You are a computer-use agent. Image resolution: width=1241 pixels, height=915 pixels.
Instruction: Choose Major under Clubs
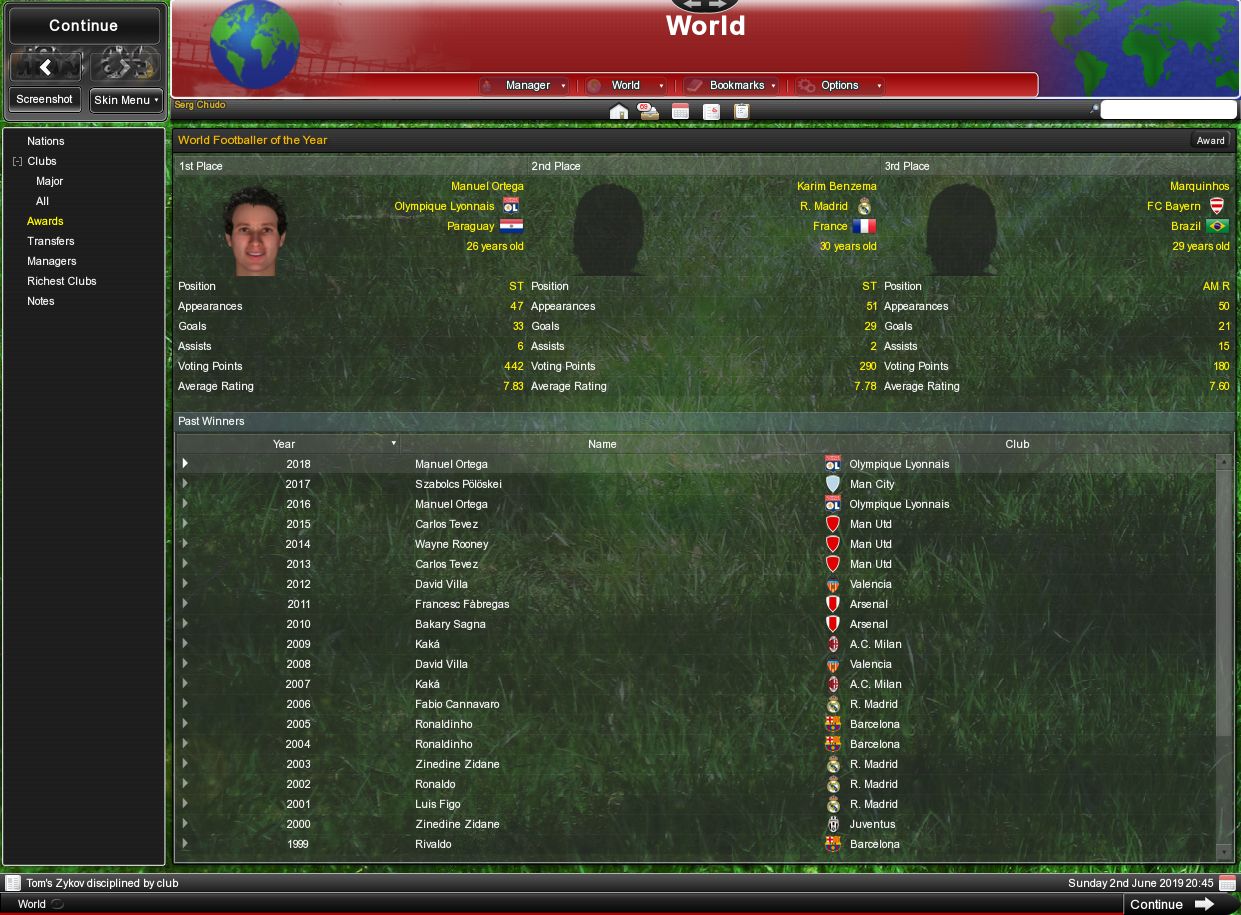tap(50, 181)
